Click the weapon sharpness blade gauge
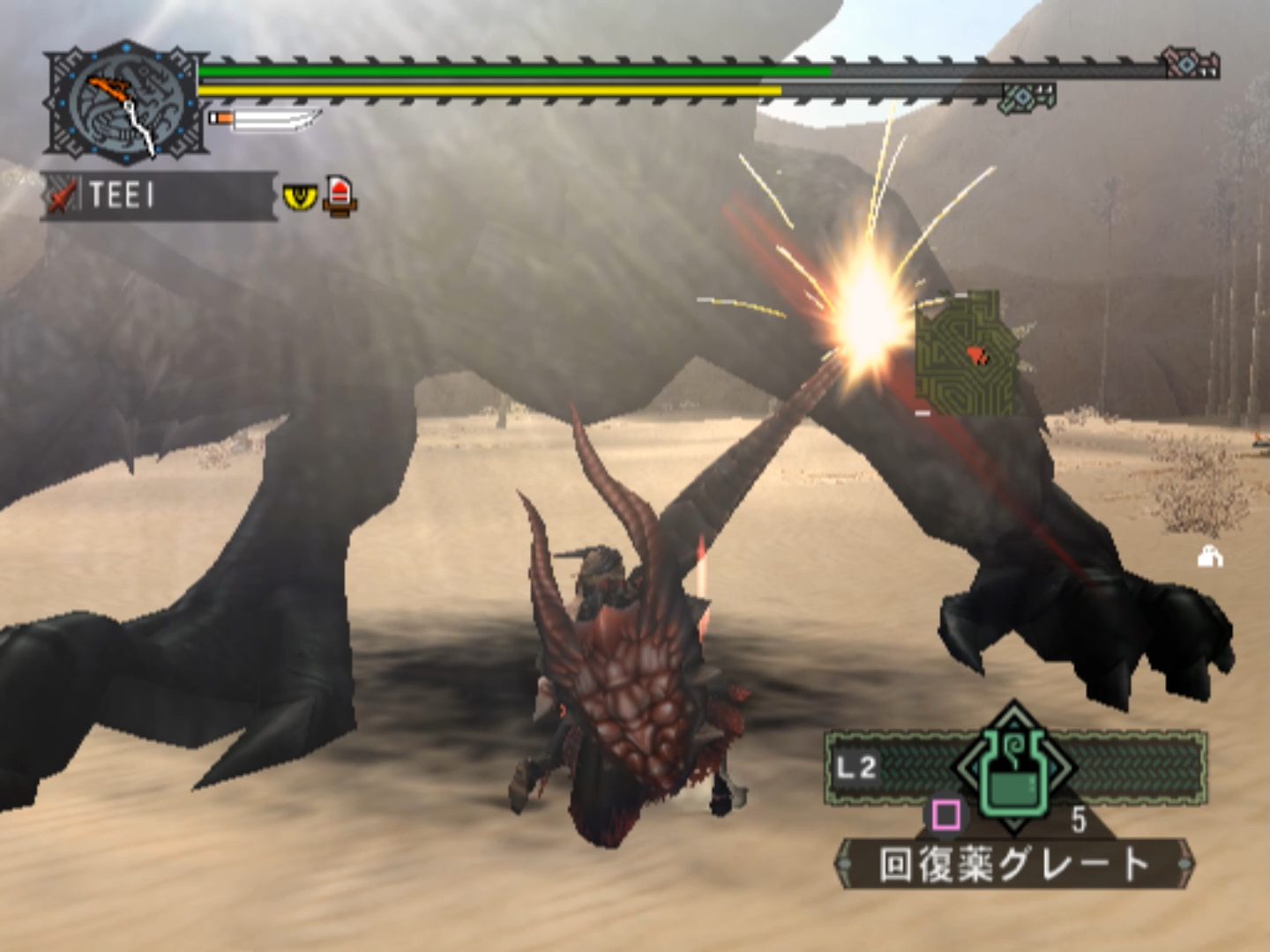1270x952 pixels. [265, 119]
